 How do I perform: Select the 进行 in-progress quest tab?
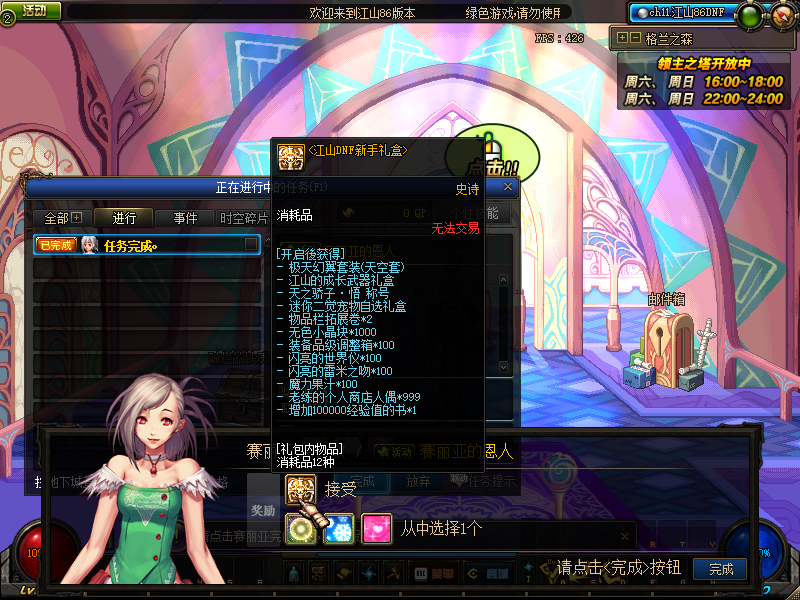[x=124, y=218]
